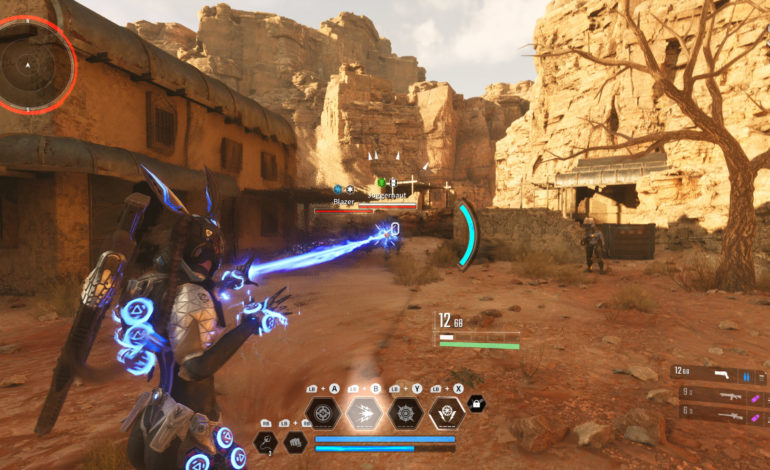This screenshot has width=770, height=470.
Task: Use the highlighted lightning burst ability
Action: [365, 412]
